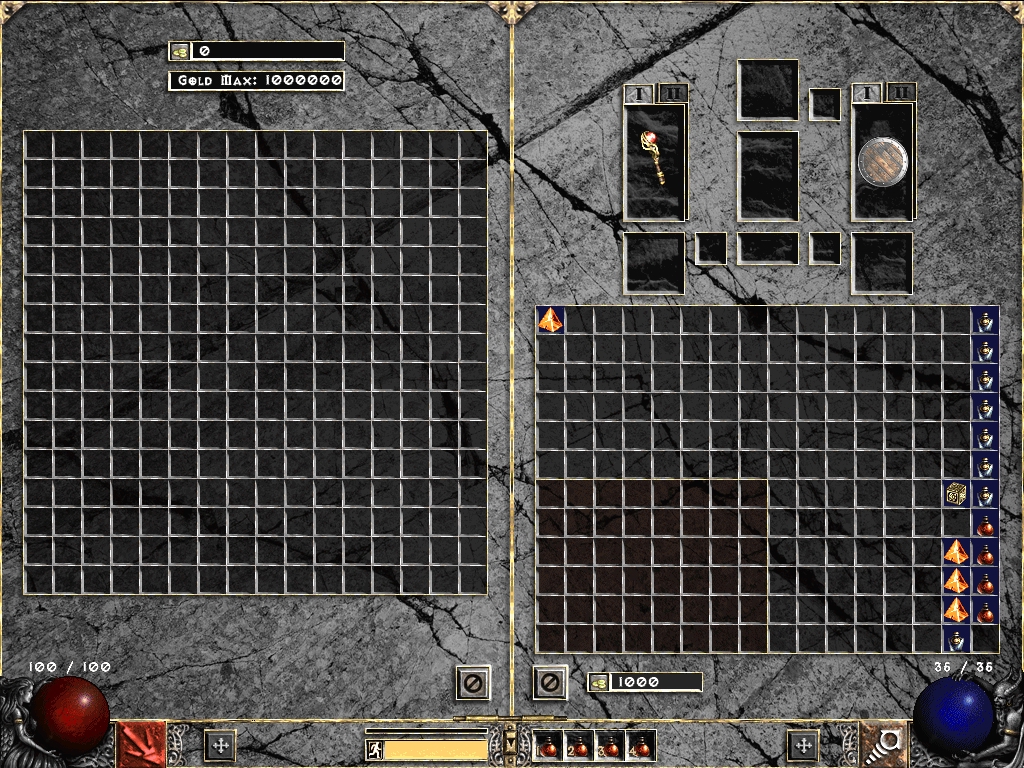Switch to weapon set II above shield
Image resolution: width=1024 pixels, height=768 pixels.
[x=901, y=93]
